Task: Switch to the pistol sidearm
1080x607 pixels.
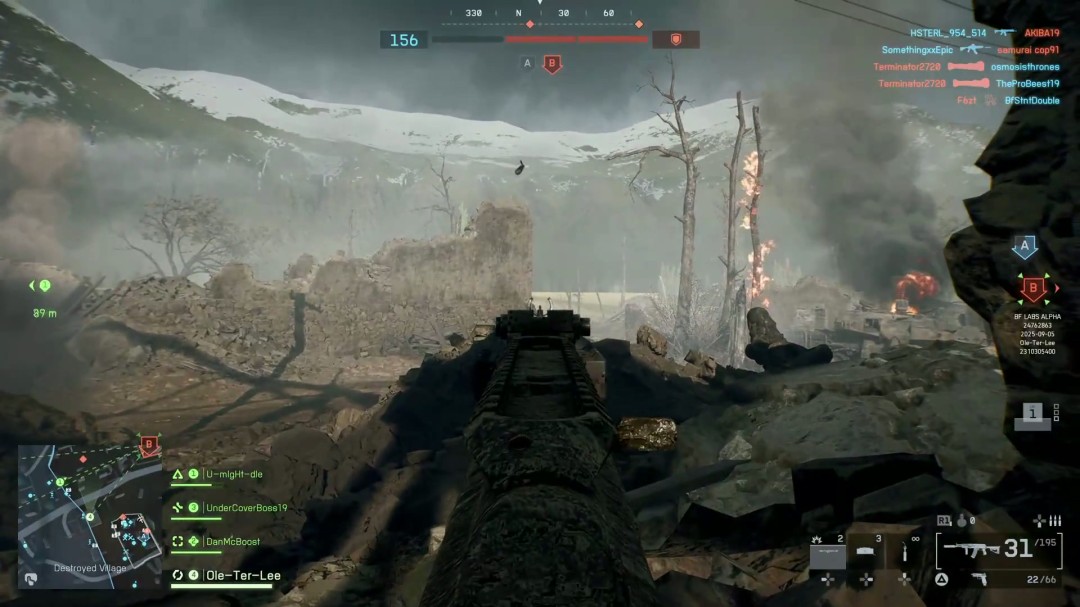Action: click(980, 579)
